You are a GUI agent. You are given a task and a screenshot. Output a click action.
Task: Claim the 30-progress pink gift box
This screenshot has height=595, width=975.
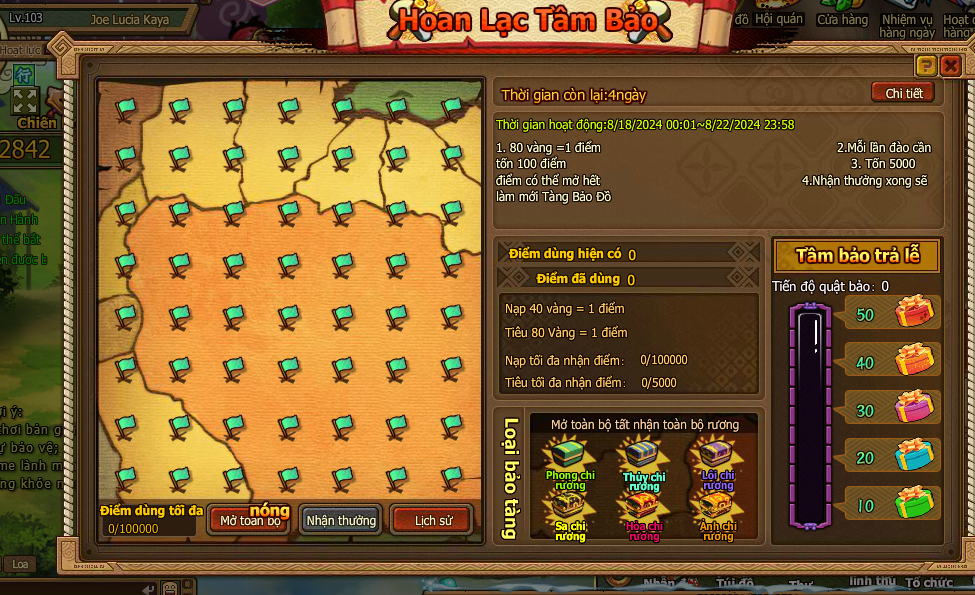pyautogui.click(x=912, y=407)
